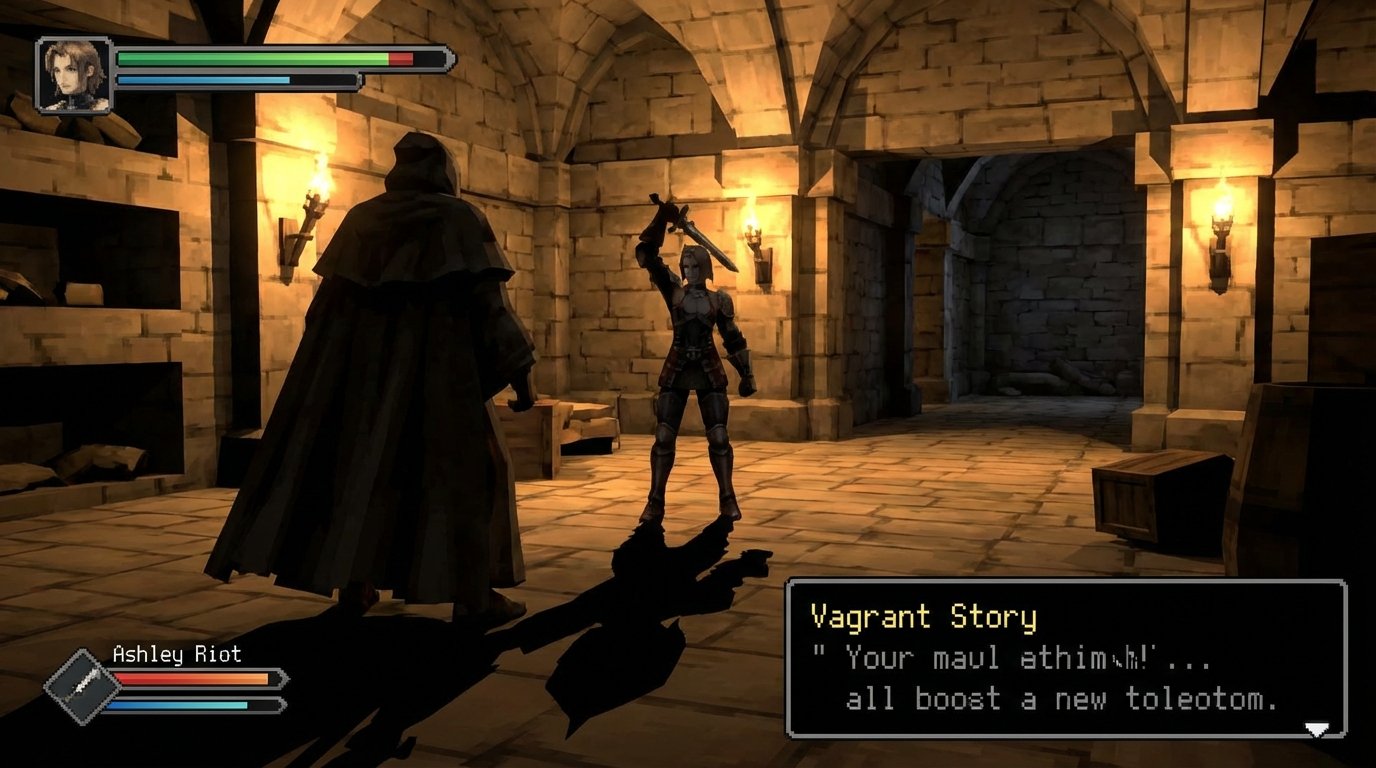Click the white advance-dialogue triangle in the text box
The image size is (1376, 768).
[x=1316, y=729]
